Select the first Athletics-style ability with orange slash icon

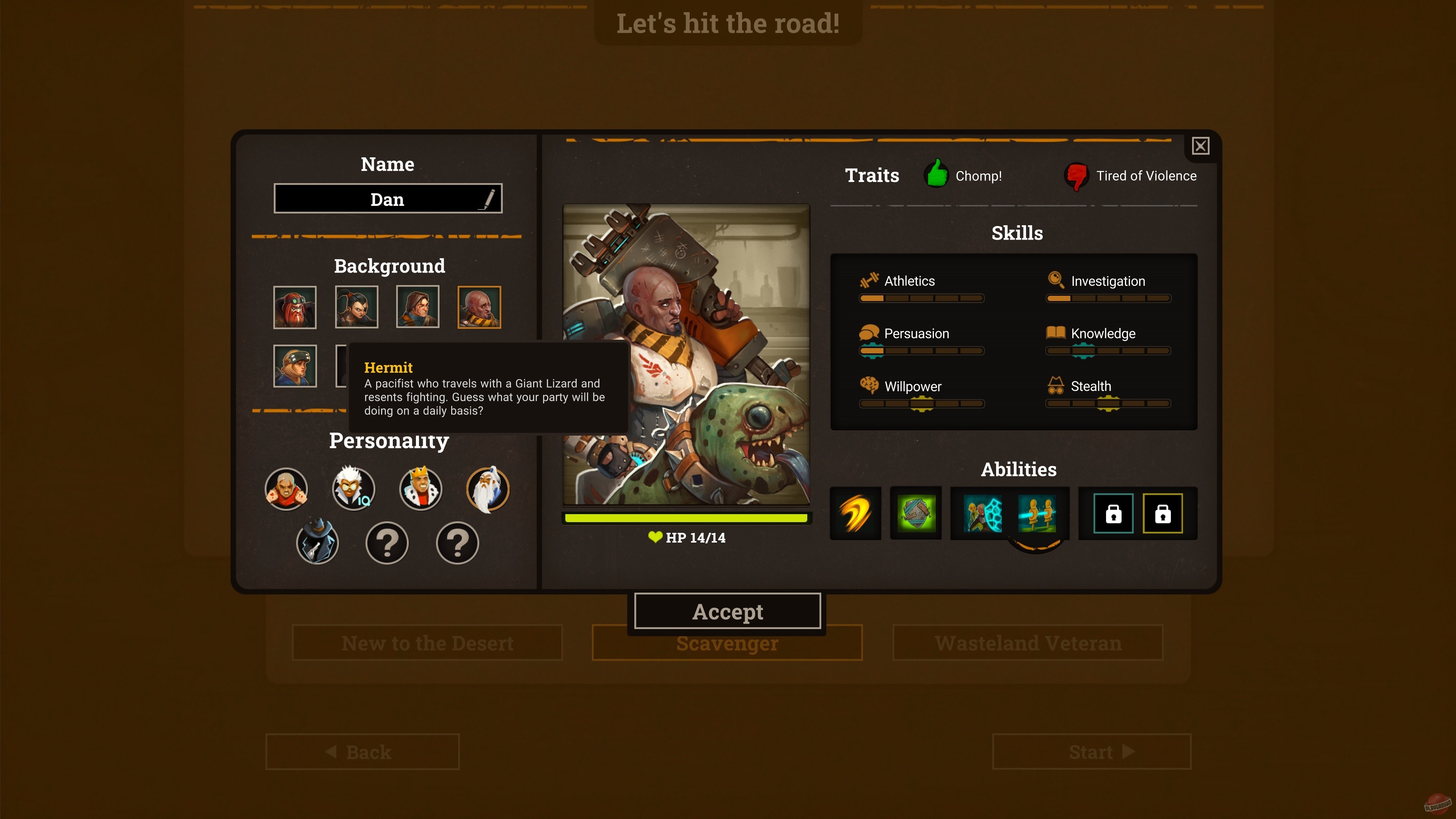(x=855, y=513)
